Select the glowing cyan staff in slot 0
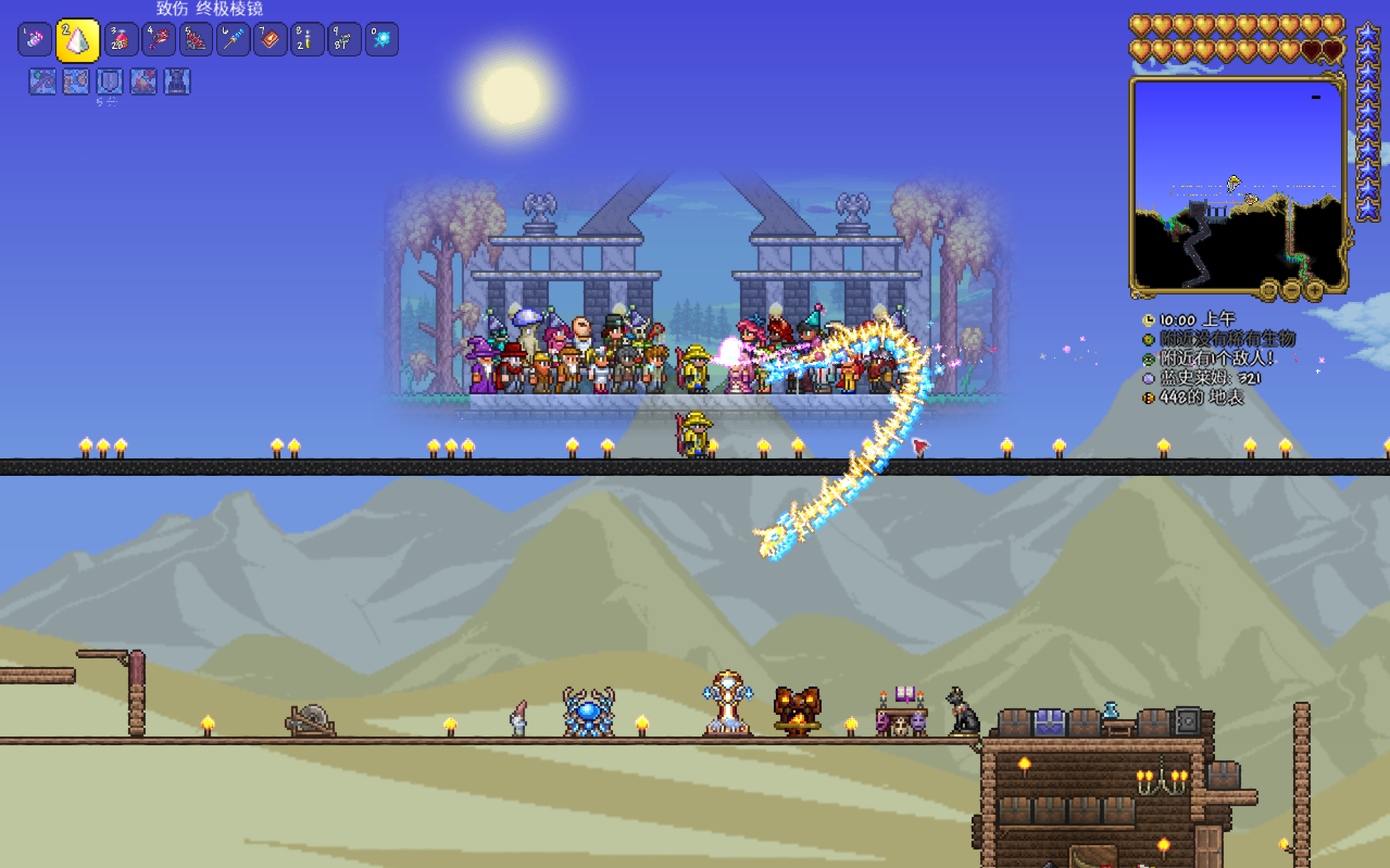 pos(381,40)
